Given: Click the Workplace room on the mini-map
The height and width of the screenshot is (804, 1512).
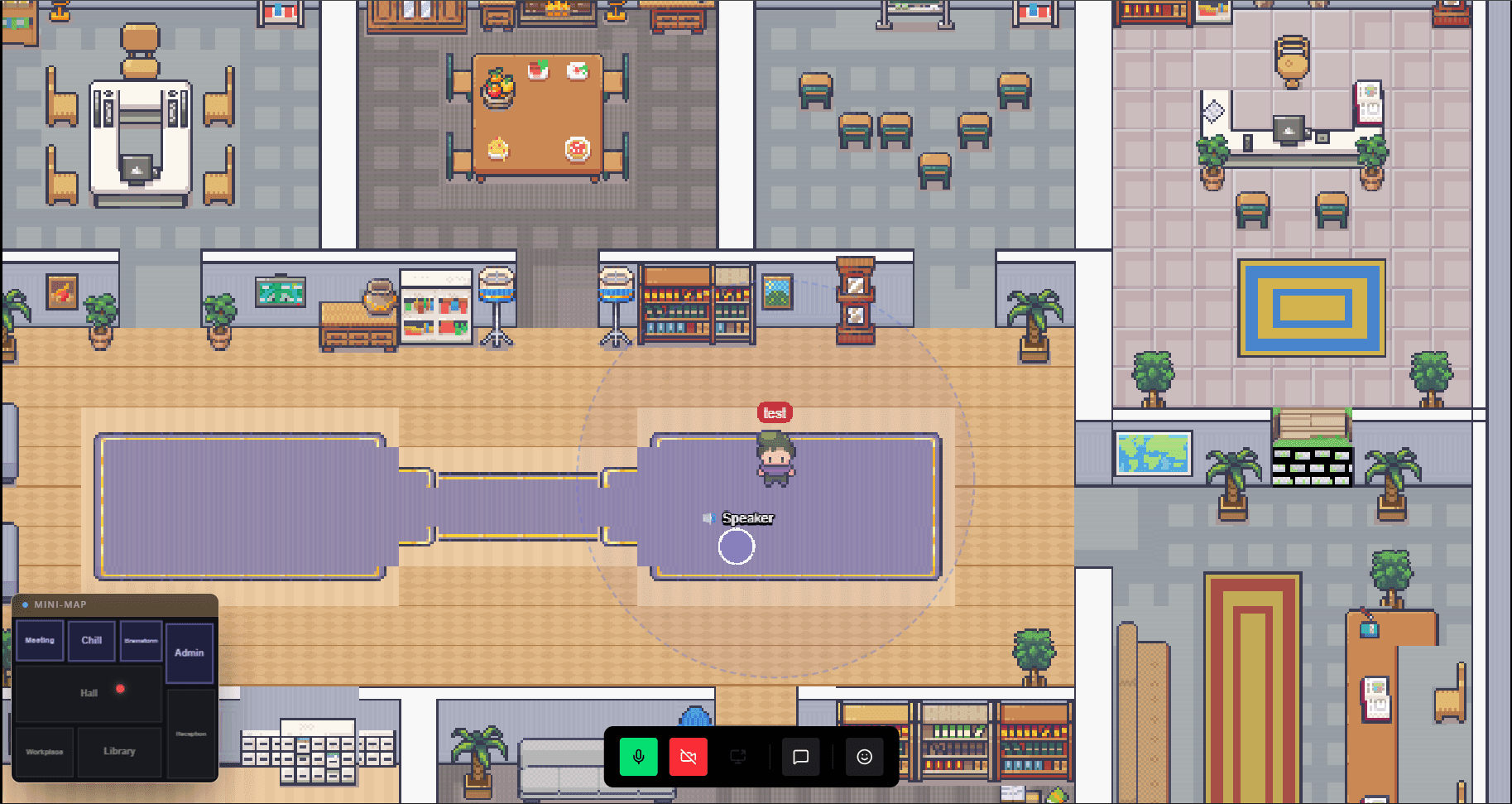Looking at the screenshot, I should 44,751.
